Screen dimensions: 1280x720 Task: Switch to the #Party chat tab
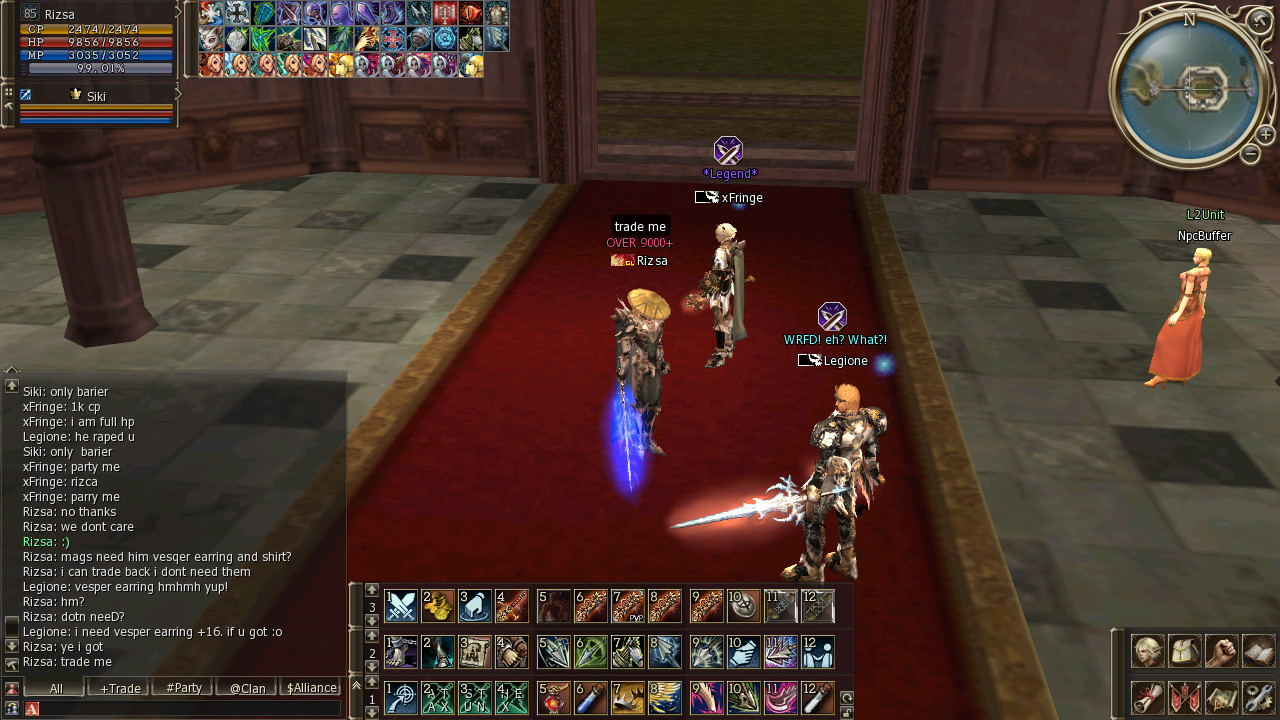pyautogui.click(x=183, y=688)
